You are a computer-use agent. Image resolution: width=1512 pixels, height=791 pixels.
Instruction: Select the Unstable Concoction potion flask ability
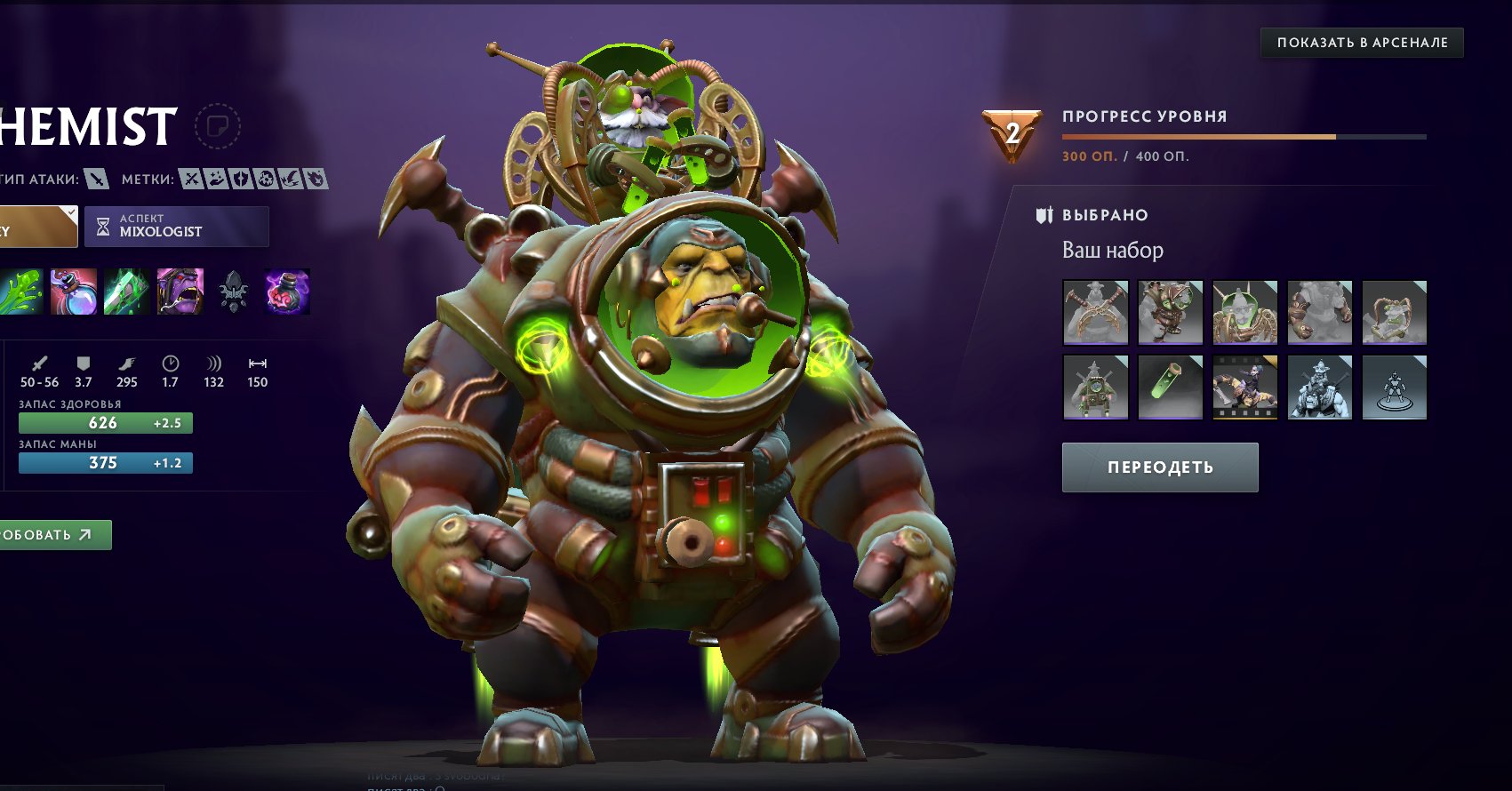[74, 292]
